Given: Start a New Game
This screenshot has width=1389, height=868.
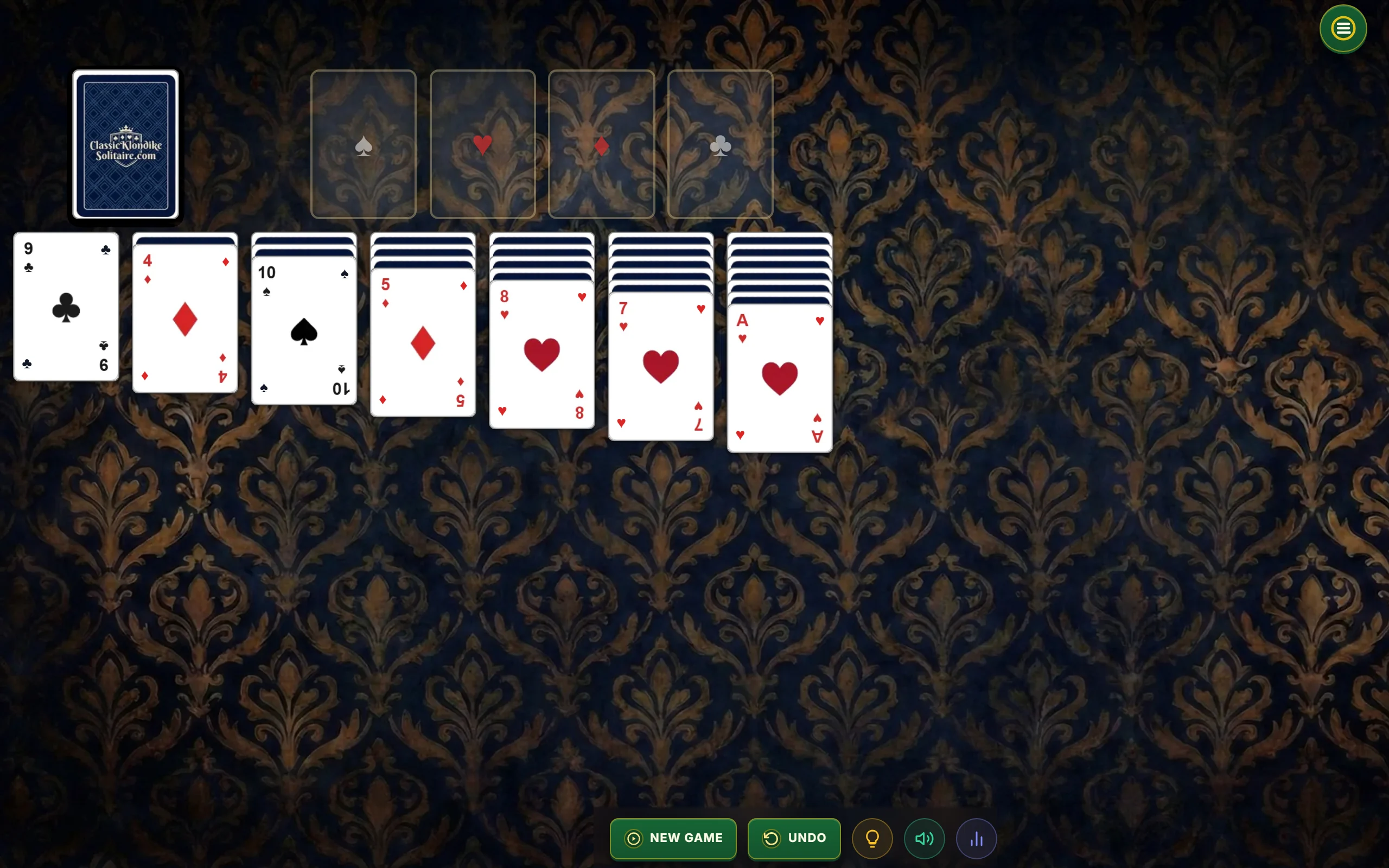Looking at the screenshot, I should click(x=673, y=838).
